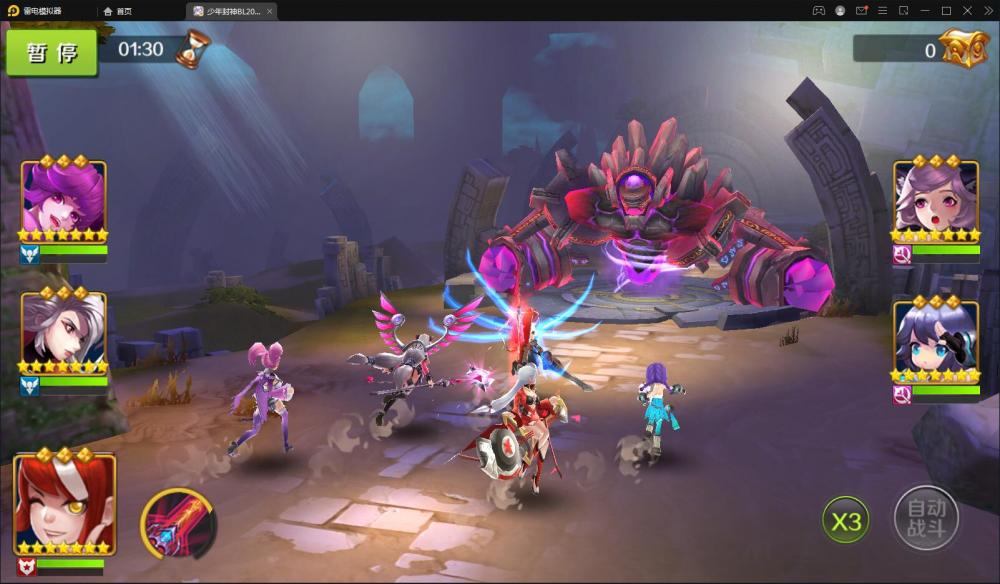
Task: Activate the red sword skill icon
Action: click(x=179, y=524)
